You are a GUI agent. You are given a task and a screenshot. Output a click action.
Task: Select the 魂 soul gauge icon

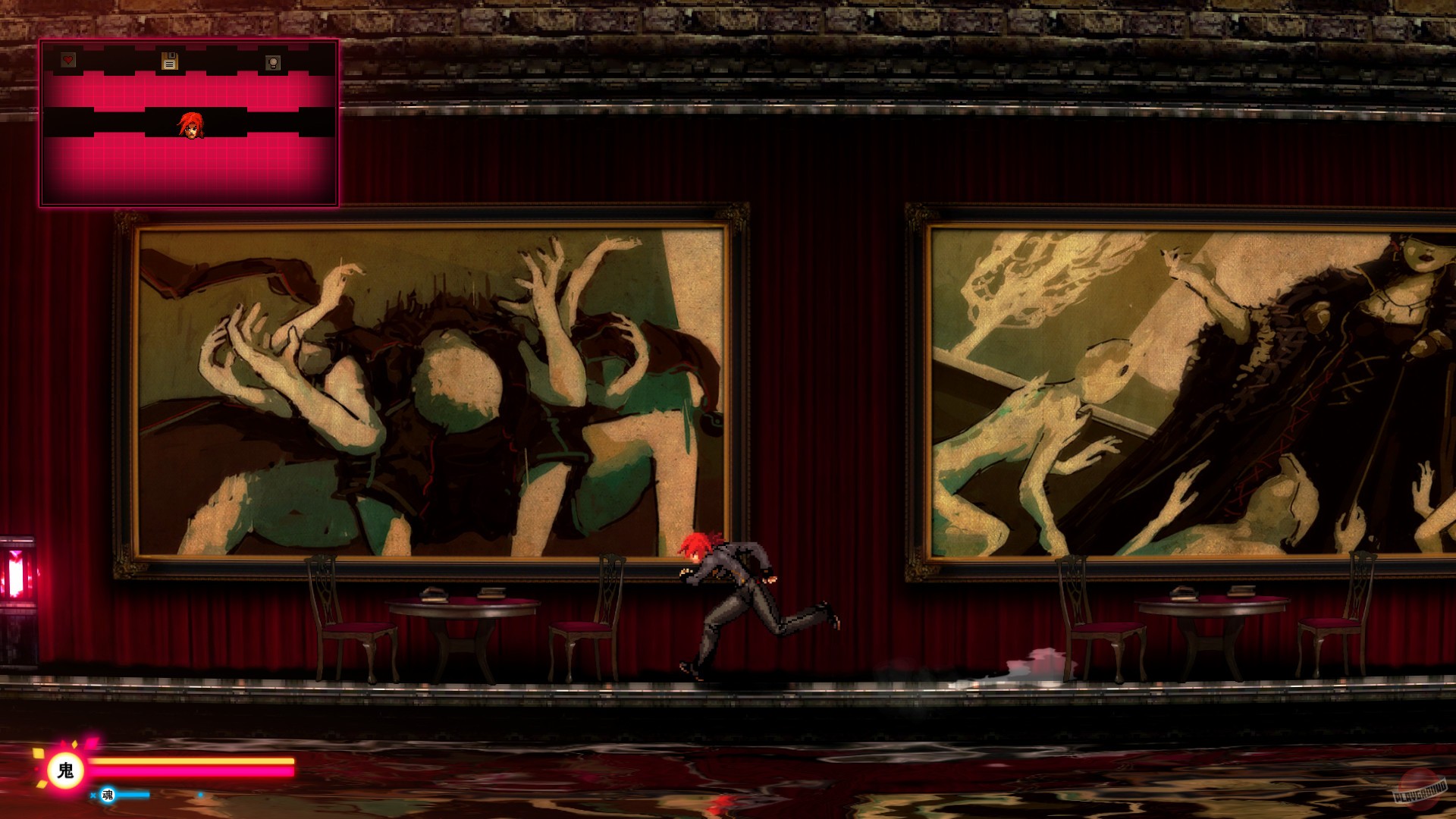(107, 795)
